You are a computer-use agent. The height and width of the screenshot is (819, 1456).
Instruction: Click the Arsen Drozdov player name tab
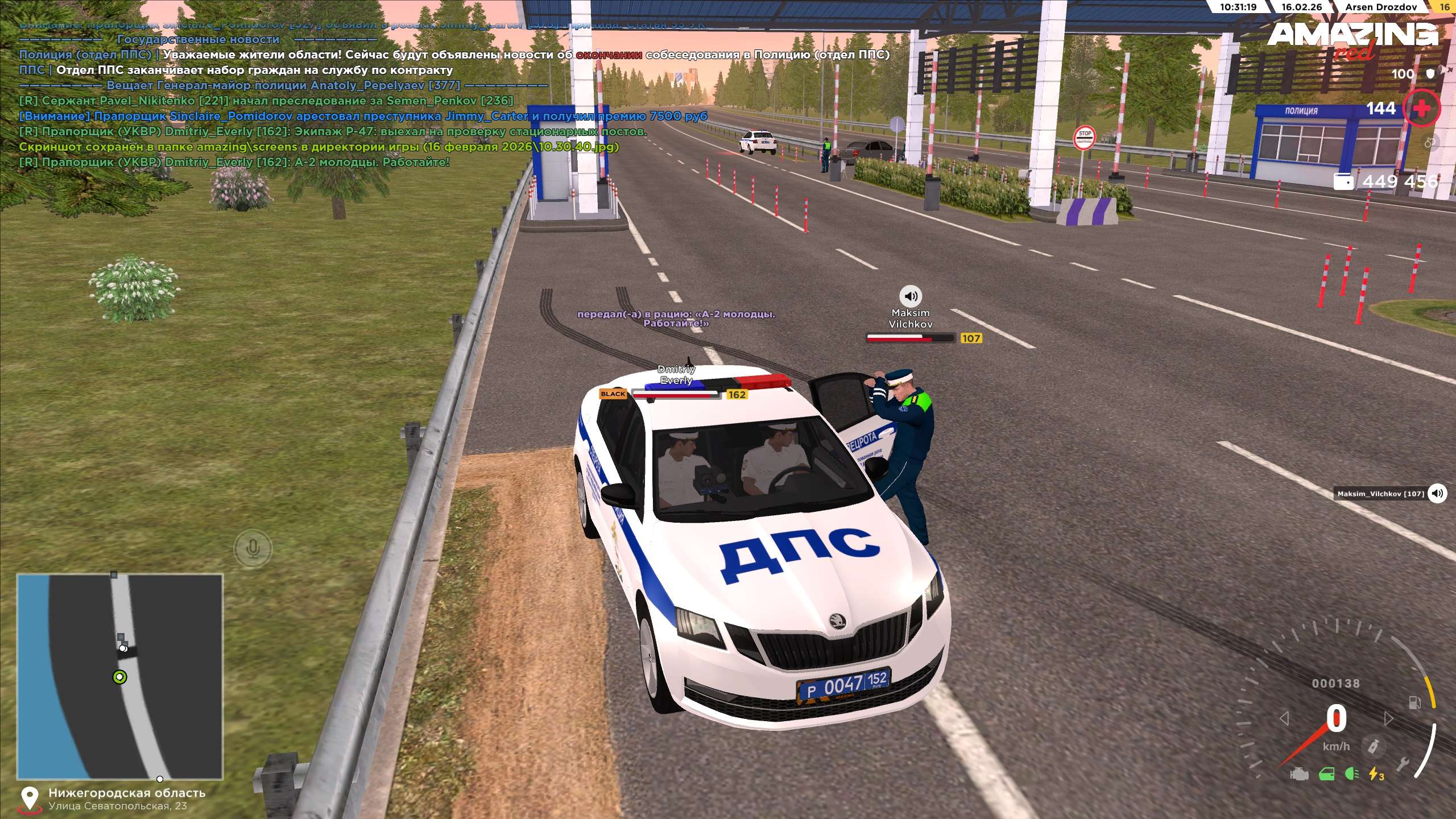coord(1380,7)
